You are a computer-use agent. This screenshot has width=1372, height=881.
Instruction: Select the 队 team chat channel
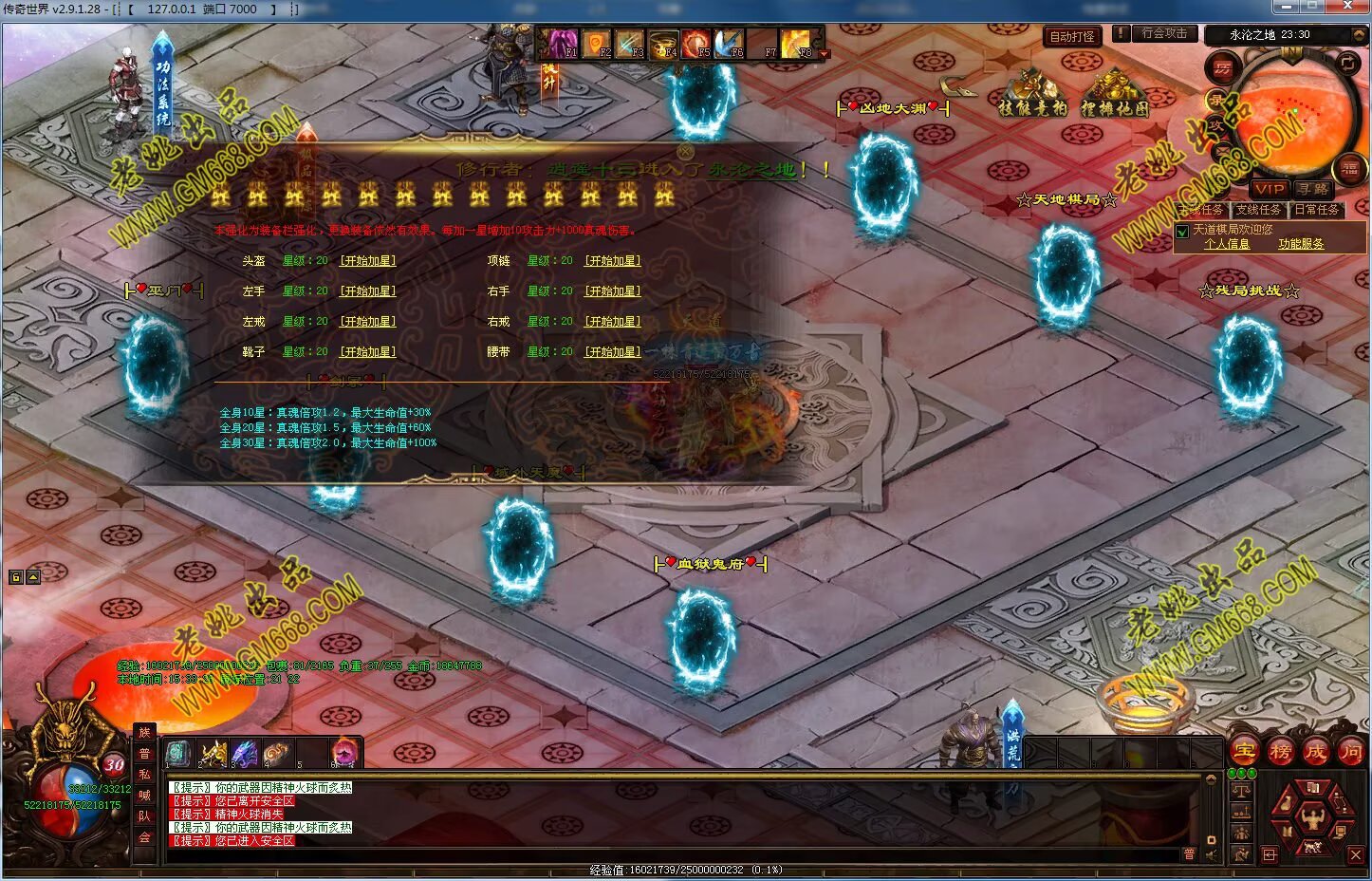point(144,816)
